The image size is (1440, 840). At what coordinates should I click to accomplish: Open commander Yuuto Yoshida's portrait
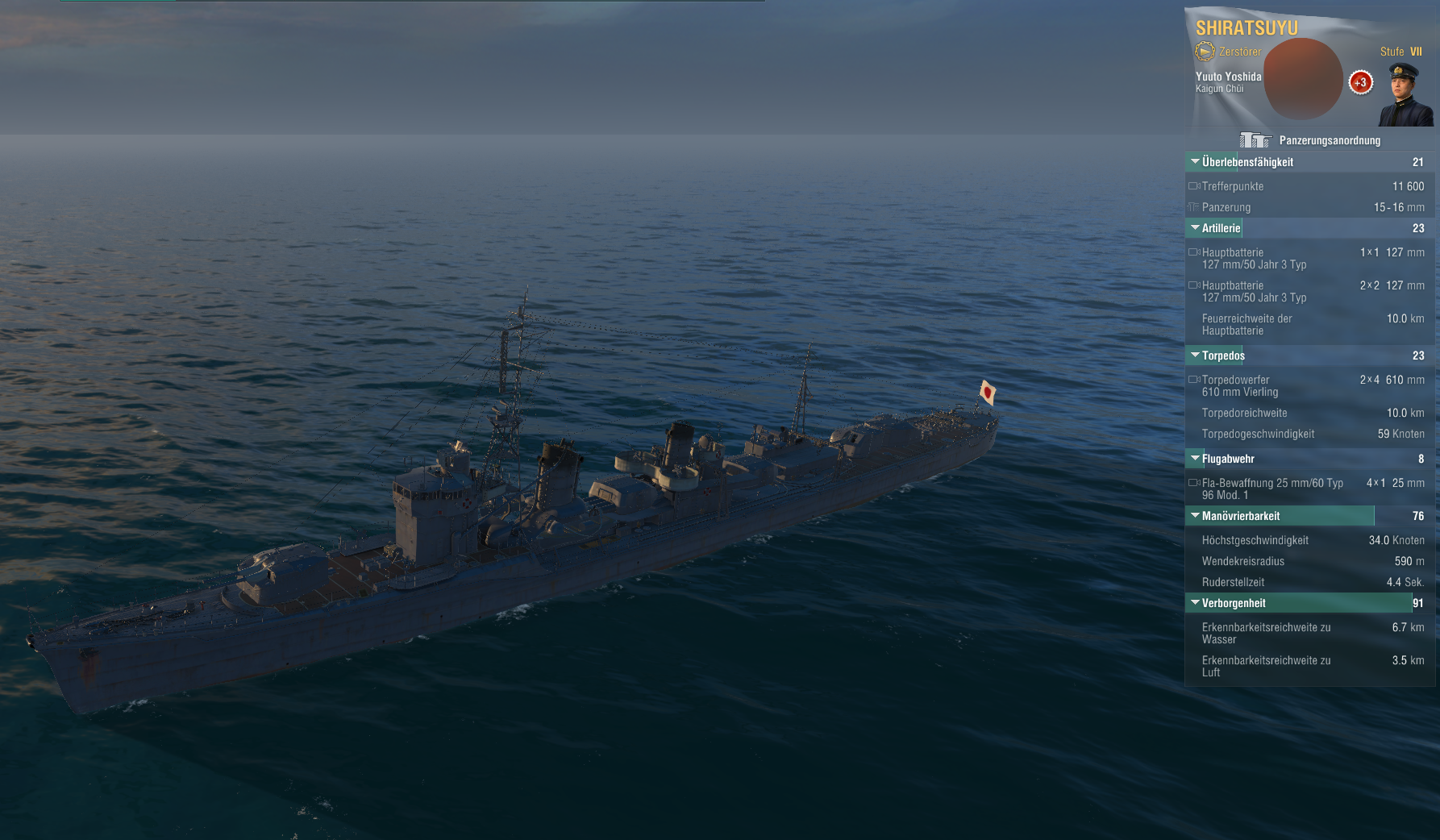pos(1405,94)
